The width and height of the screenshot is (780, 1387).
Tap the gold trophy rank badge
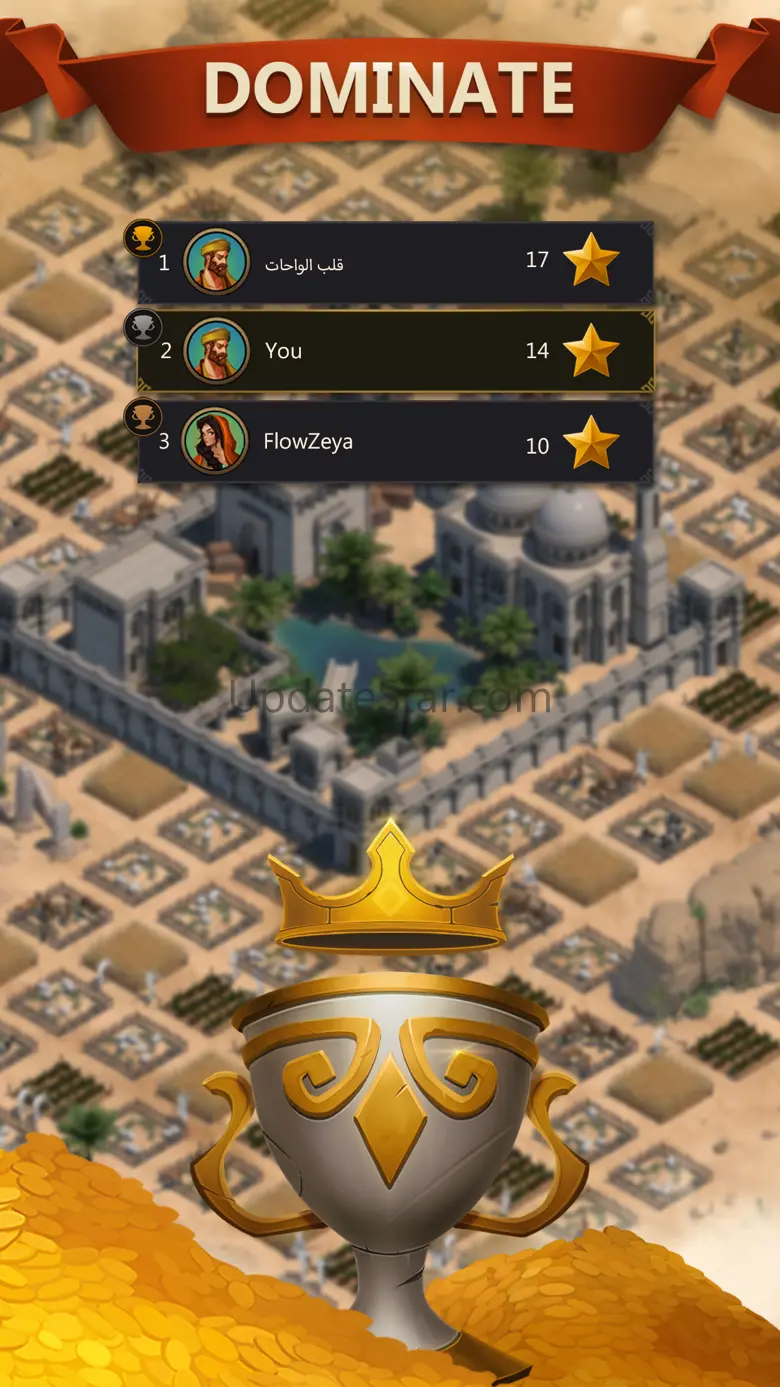click(x=143, y=238)
